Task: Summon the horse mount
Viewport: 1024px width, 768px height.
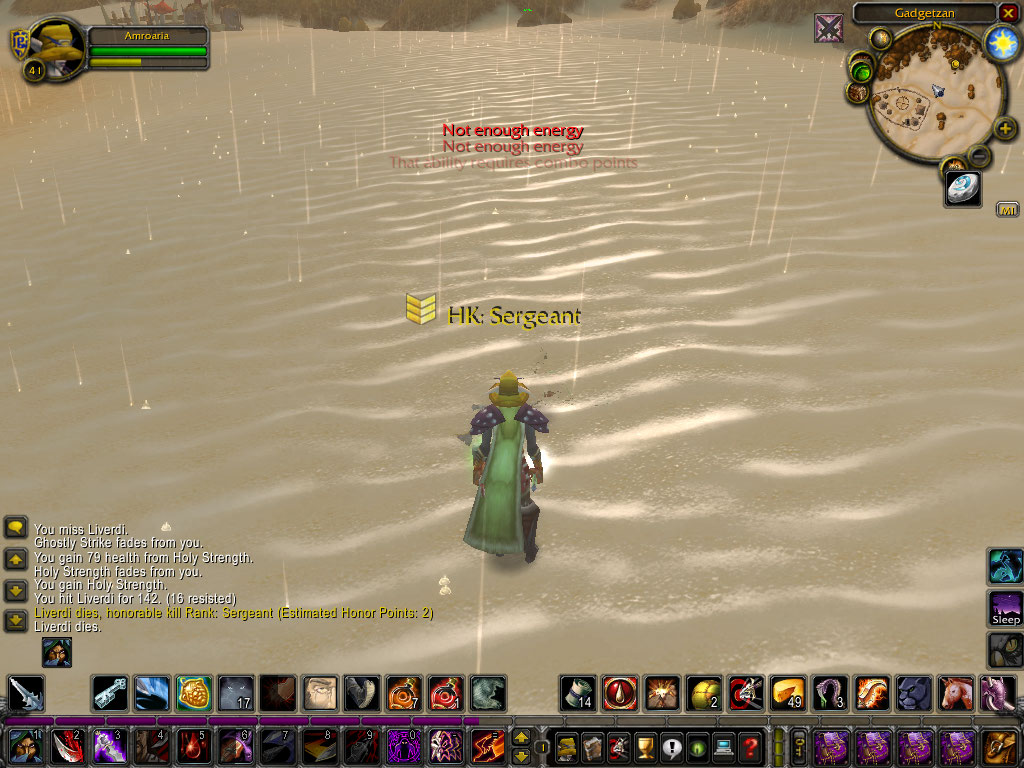Action: pos(956,693)
